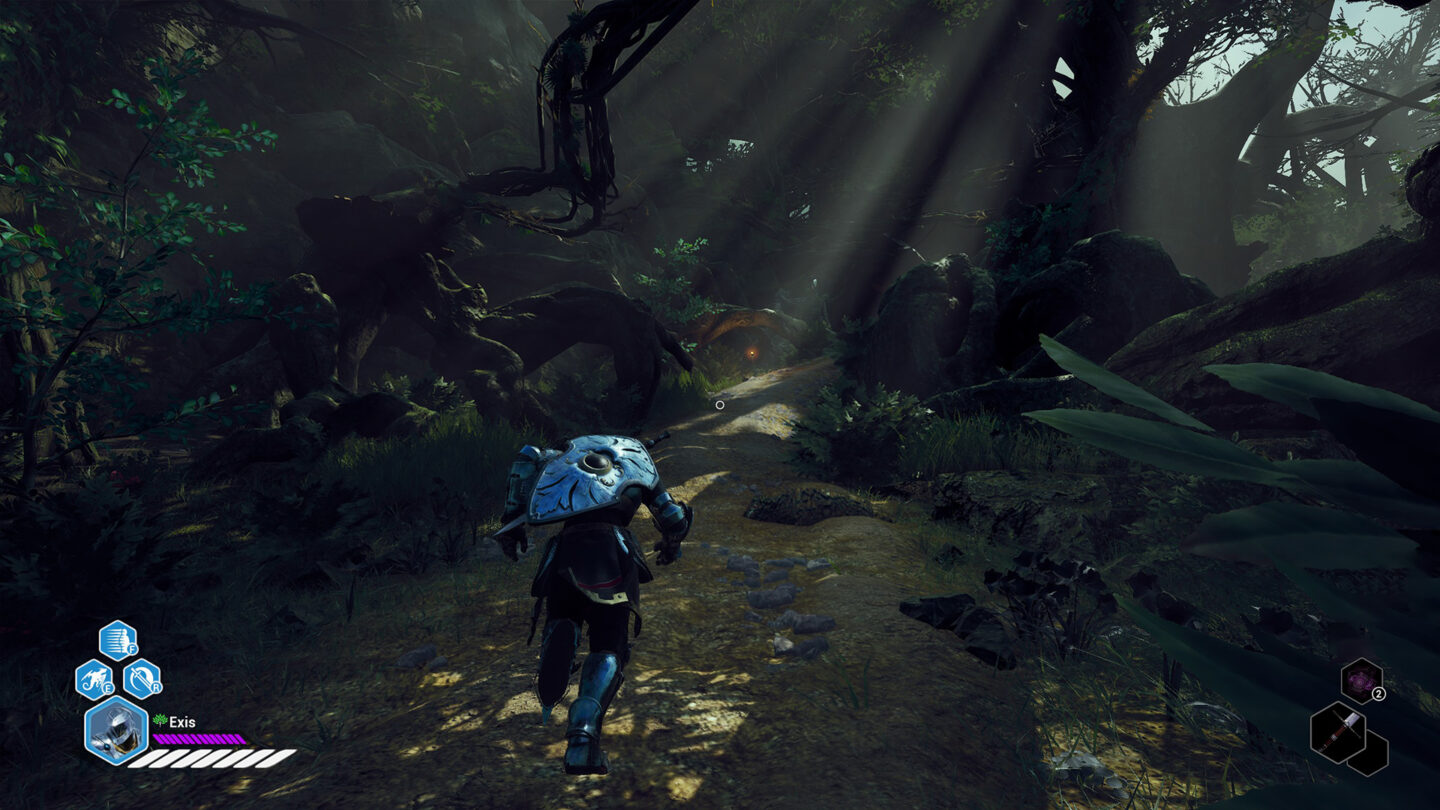Click the center crosshair reticle dot
The image size is (1440, 810).
pos(719,403)
